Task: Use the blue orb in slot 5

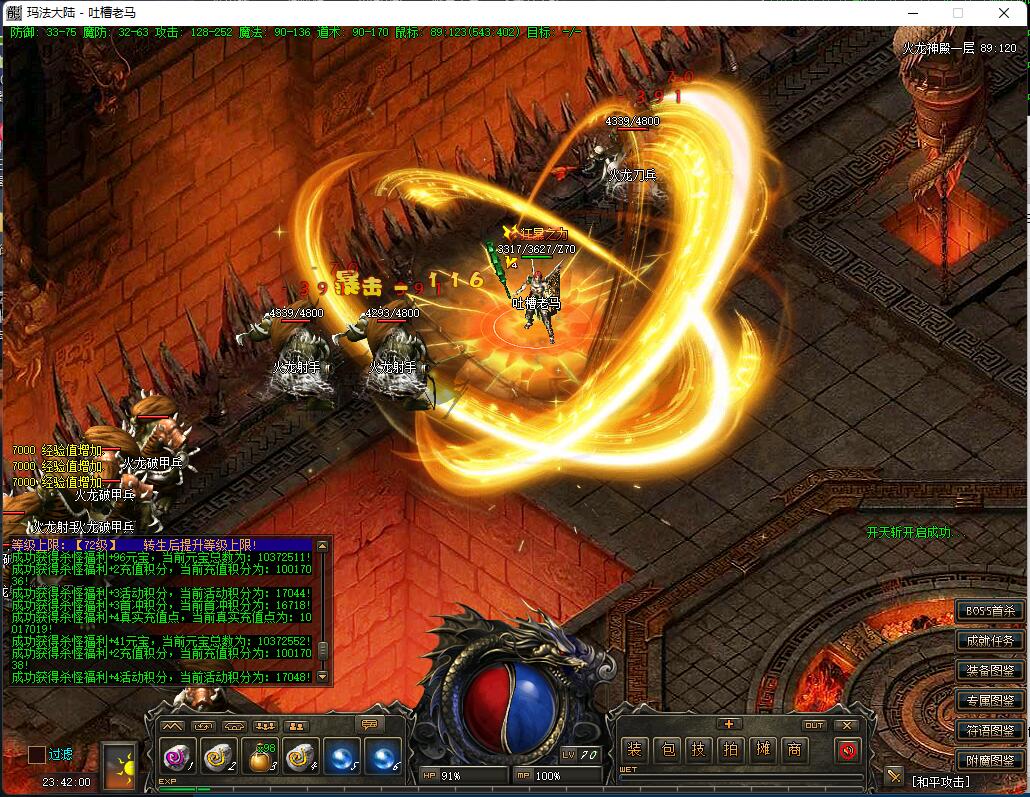Action: 343,757
